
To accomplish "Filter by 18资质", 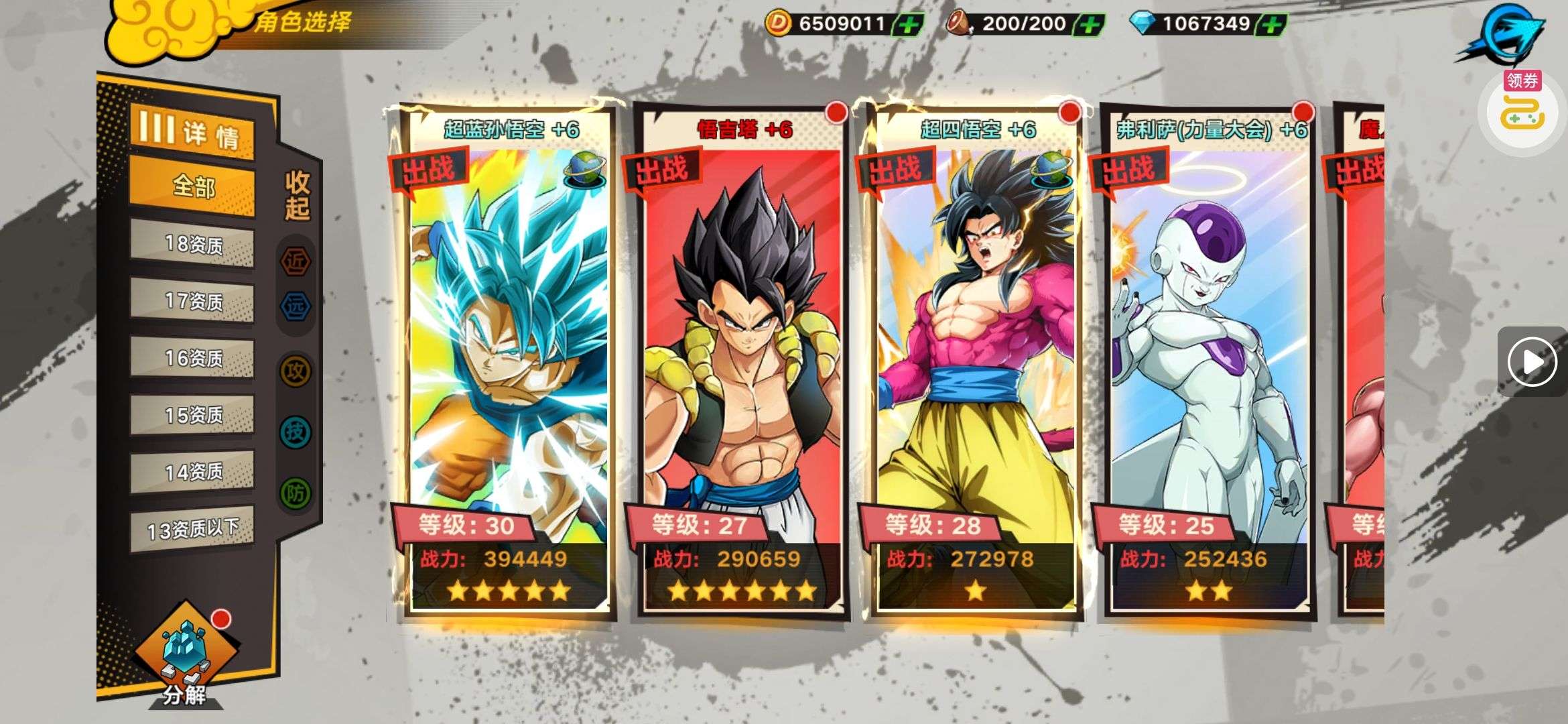I will 192,244.
